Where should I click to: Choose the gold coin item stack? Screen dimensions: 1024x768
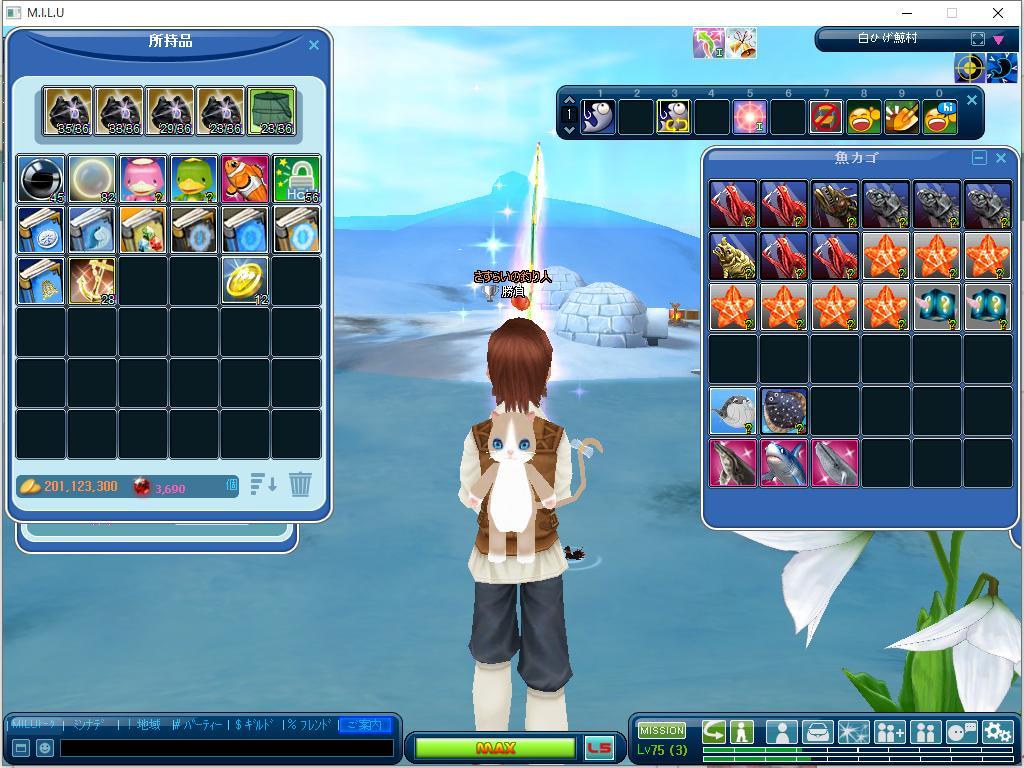(245, 281)
